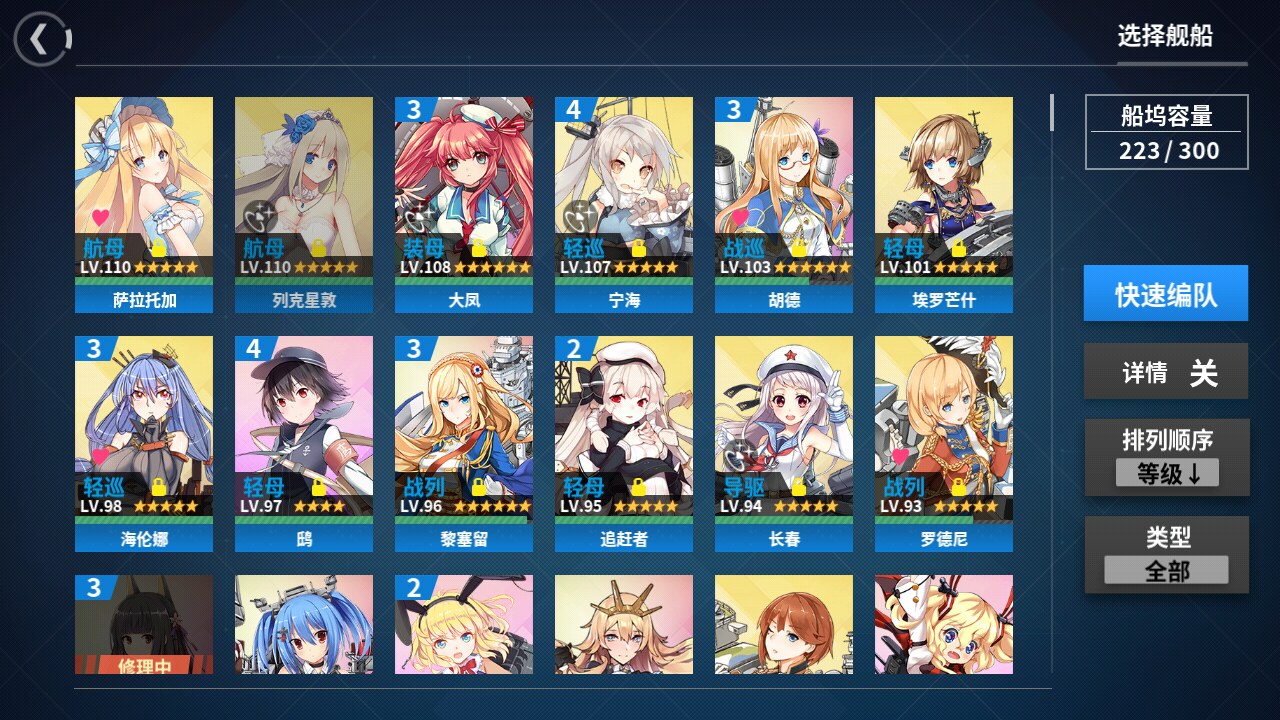Choose the ship card 列克星敦
The image size is (1280, 720).
pos(304,204)
